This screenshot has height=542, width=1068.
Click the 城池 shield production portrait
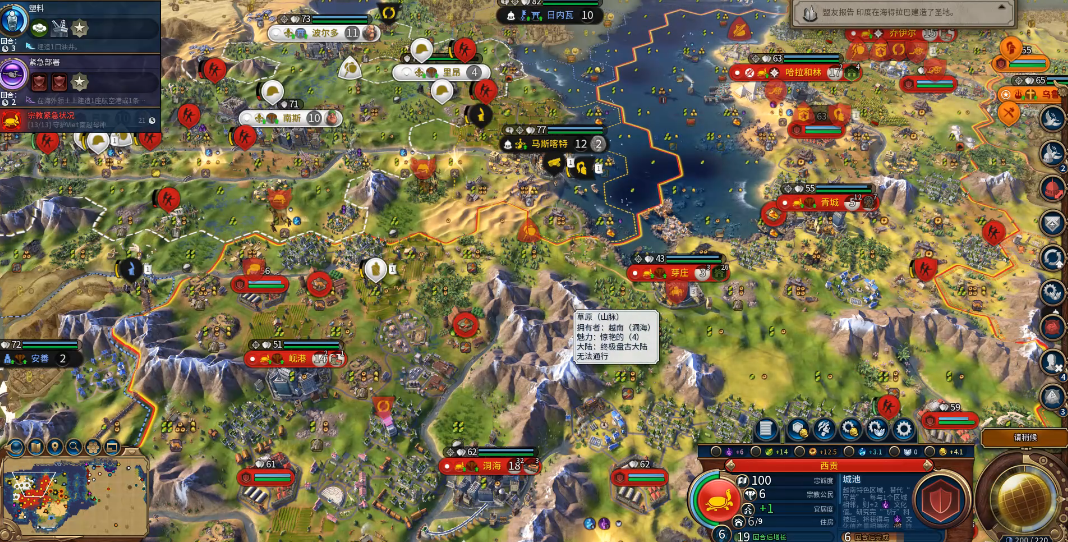tap(940, 498)
